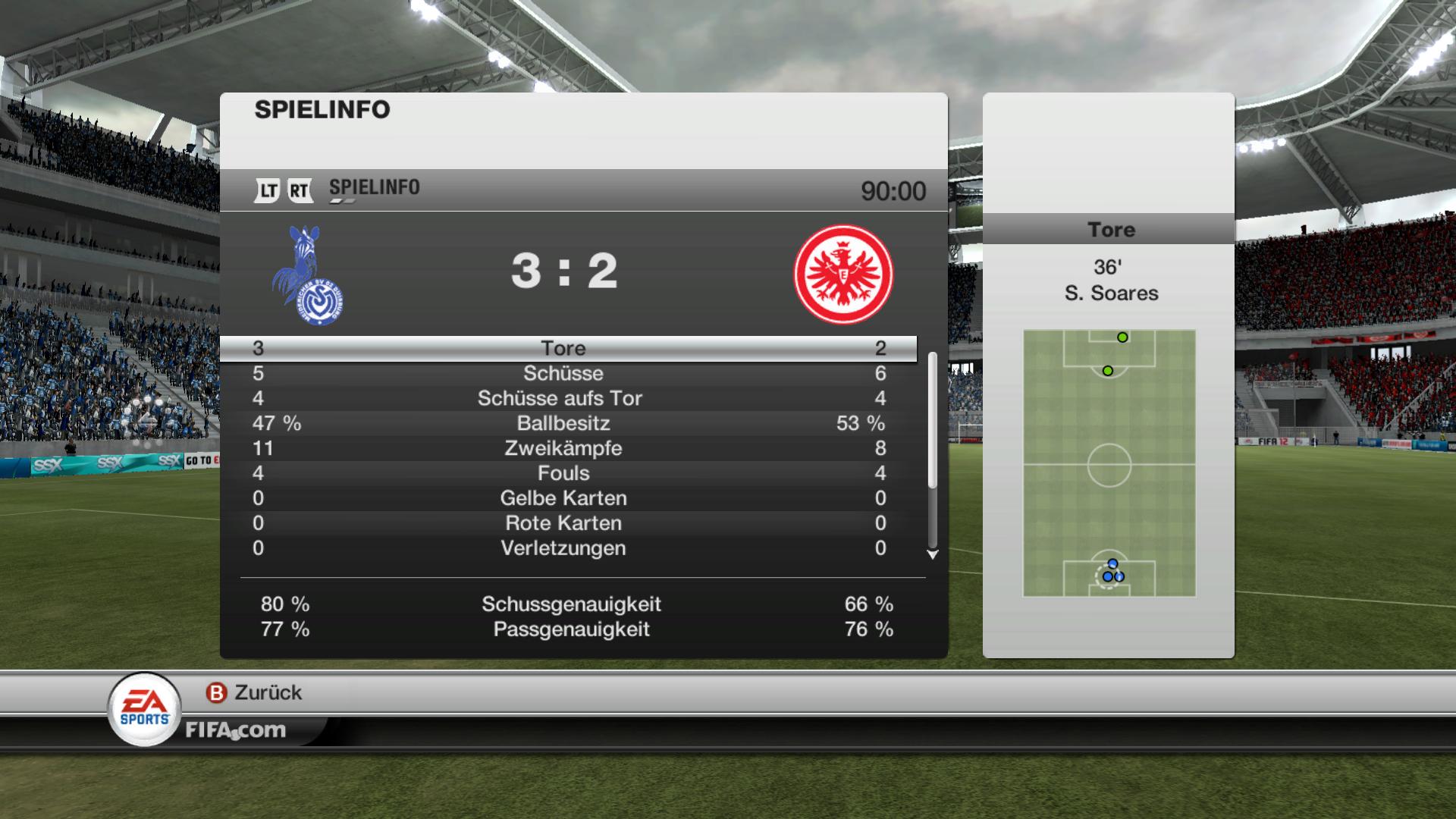
Task: Go back with the Zurück option
Action: (254, 692)
